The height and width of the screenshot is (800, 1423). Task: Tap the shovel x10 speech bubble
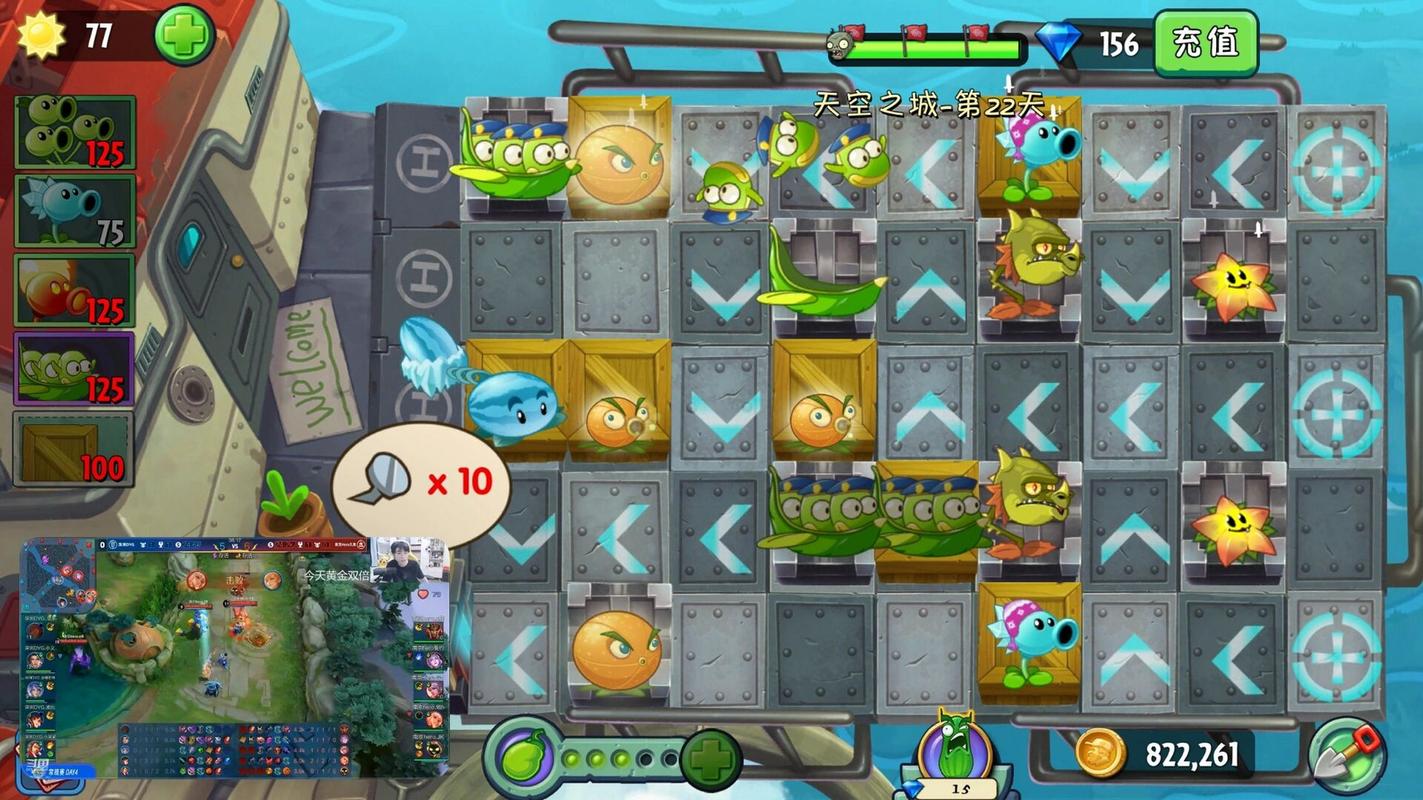tap(421, 483)
